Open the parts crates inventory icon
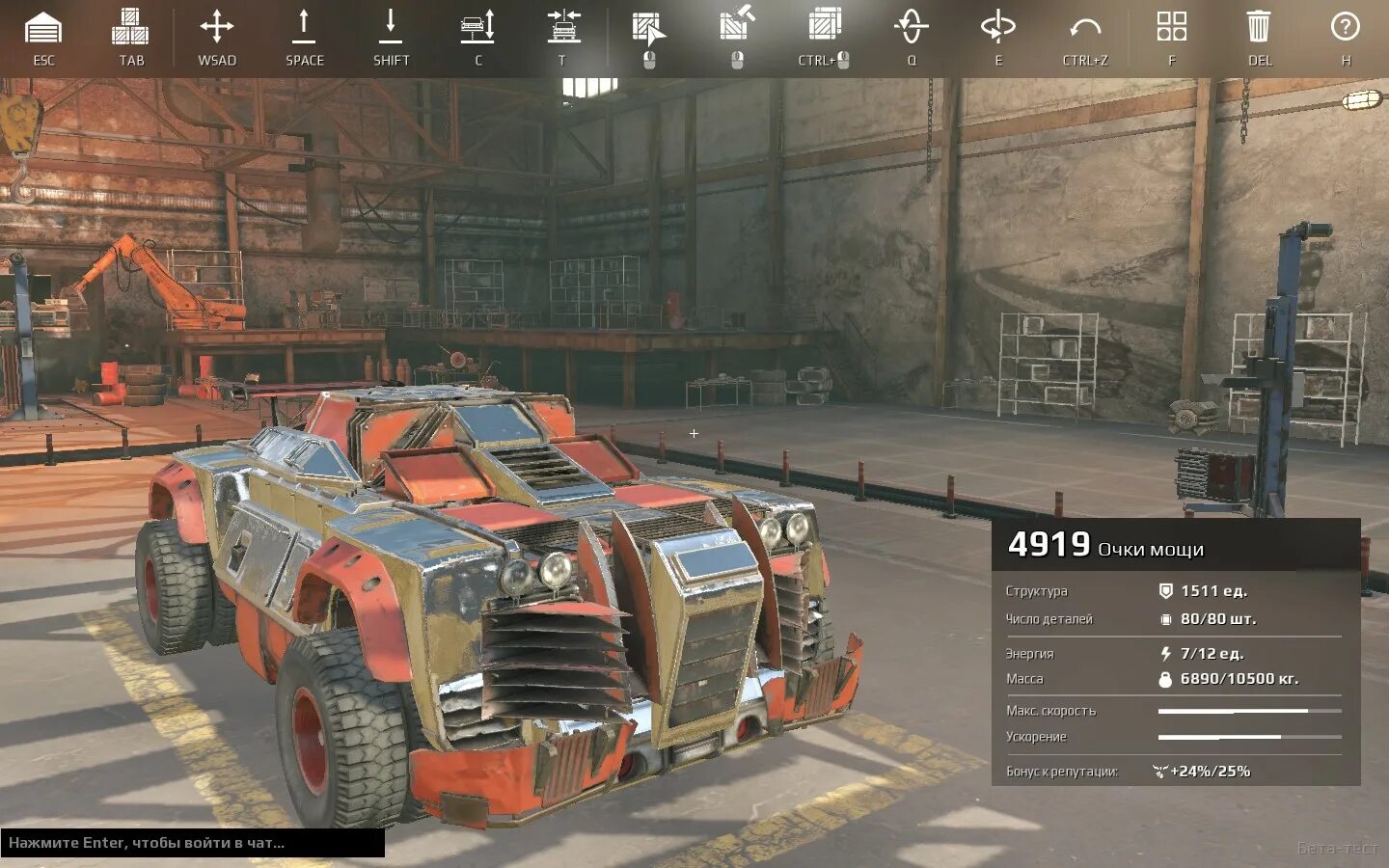 point(130,28)
